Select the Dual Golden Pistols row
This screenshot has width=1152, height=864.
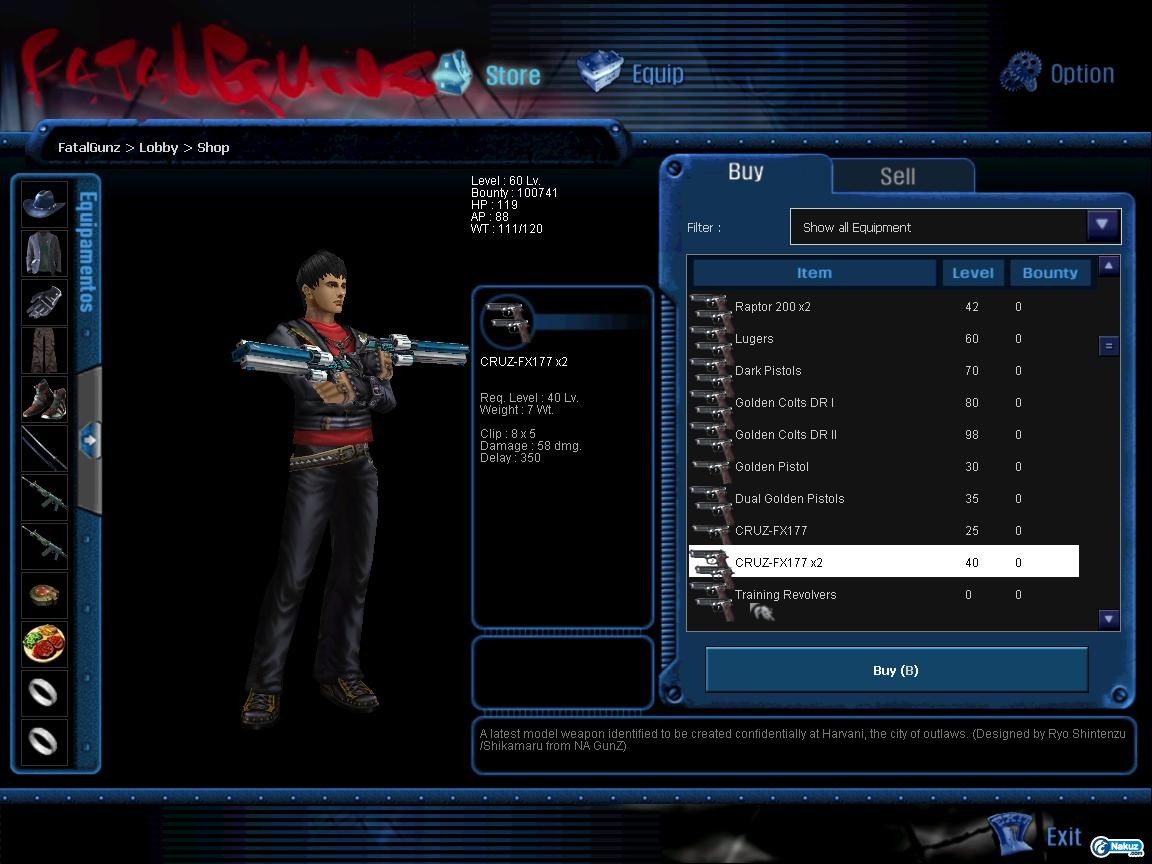[x=789, y=499]
